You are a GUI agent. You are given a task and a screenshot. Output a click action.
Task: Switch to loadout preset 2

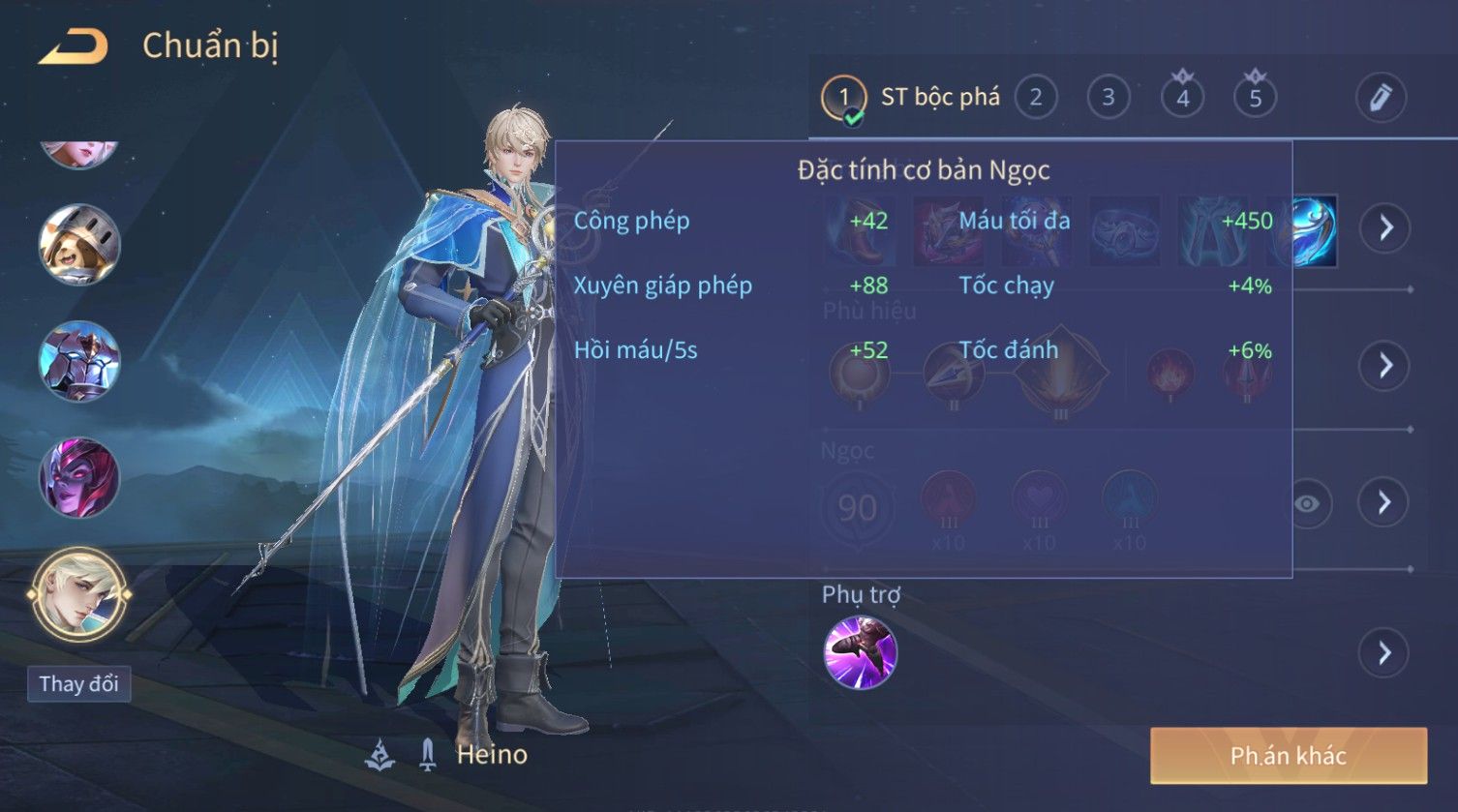click(x=1036, y=98)
